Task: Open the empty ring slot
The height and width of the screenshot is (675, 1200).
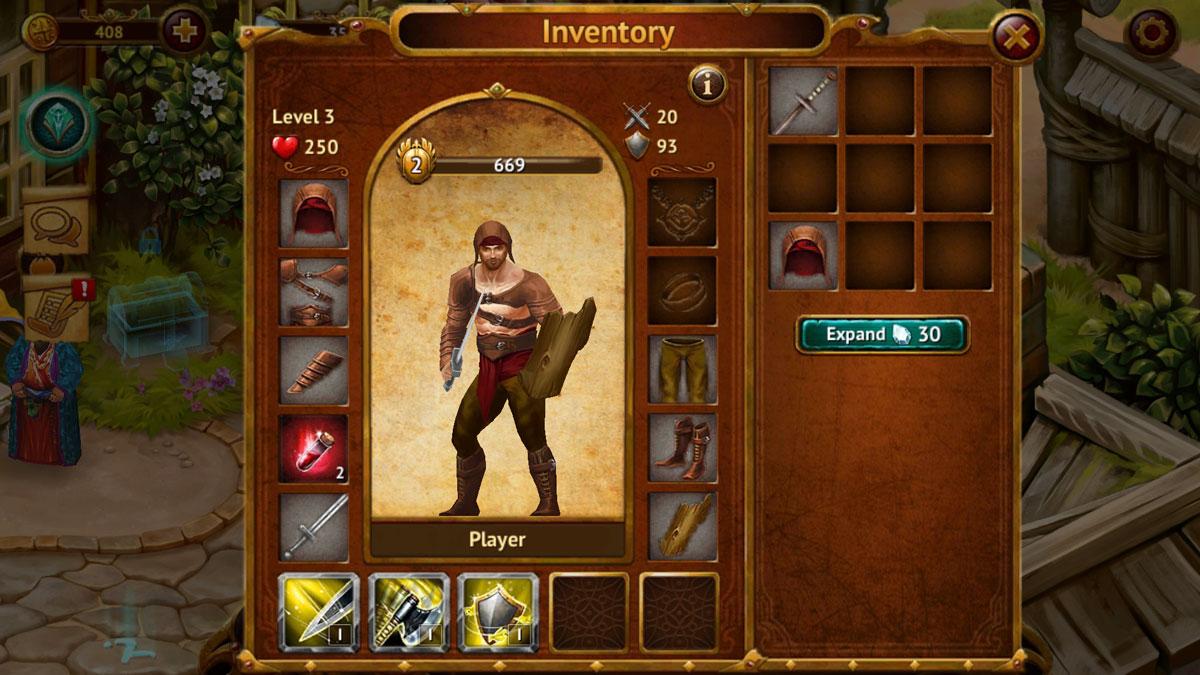Action: pyautogui.click(x=682, y=290)
